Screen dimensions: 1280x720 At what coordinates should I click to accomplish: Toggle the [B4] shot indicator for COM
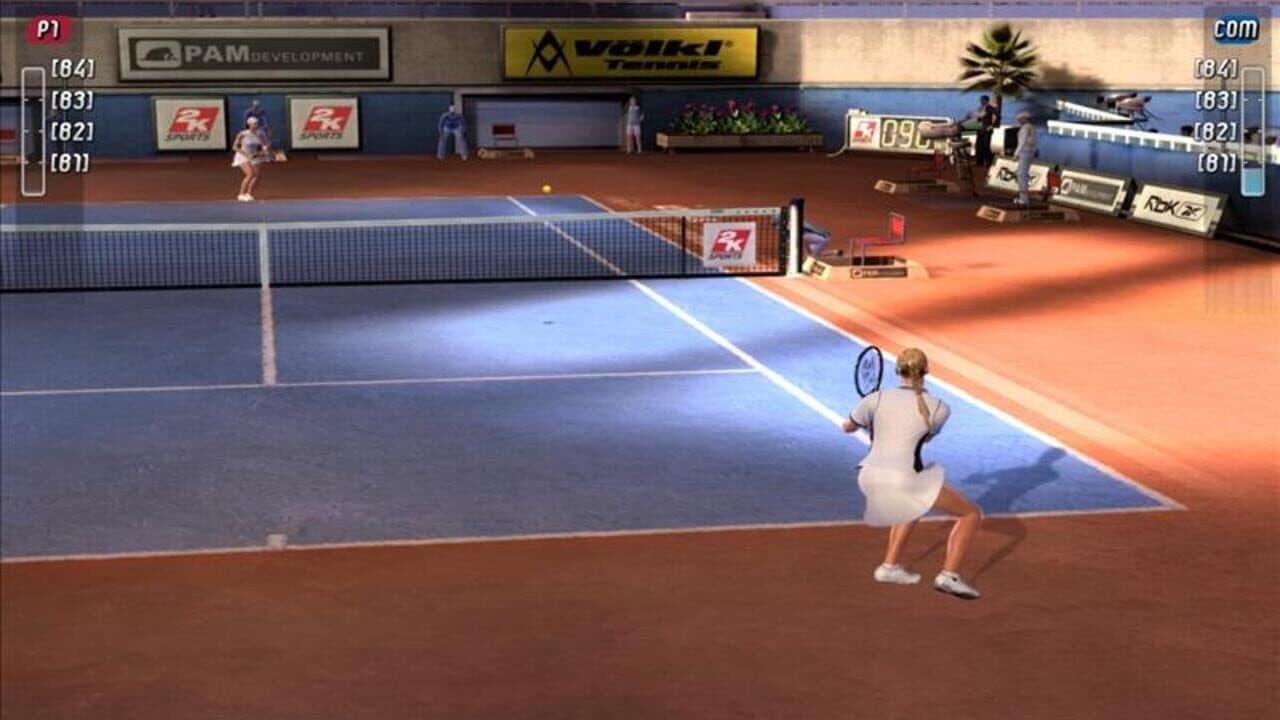coord(1215,67)
